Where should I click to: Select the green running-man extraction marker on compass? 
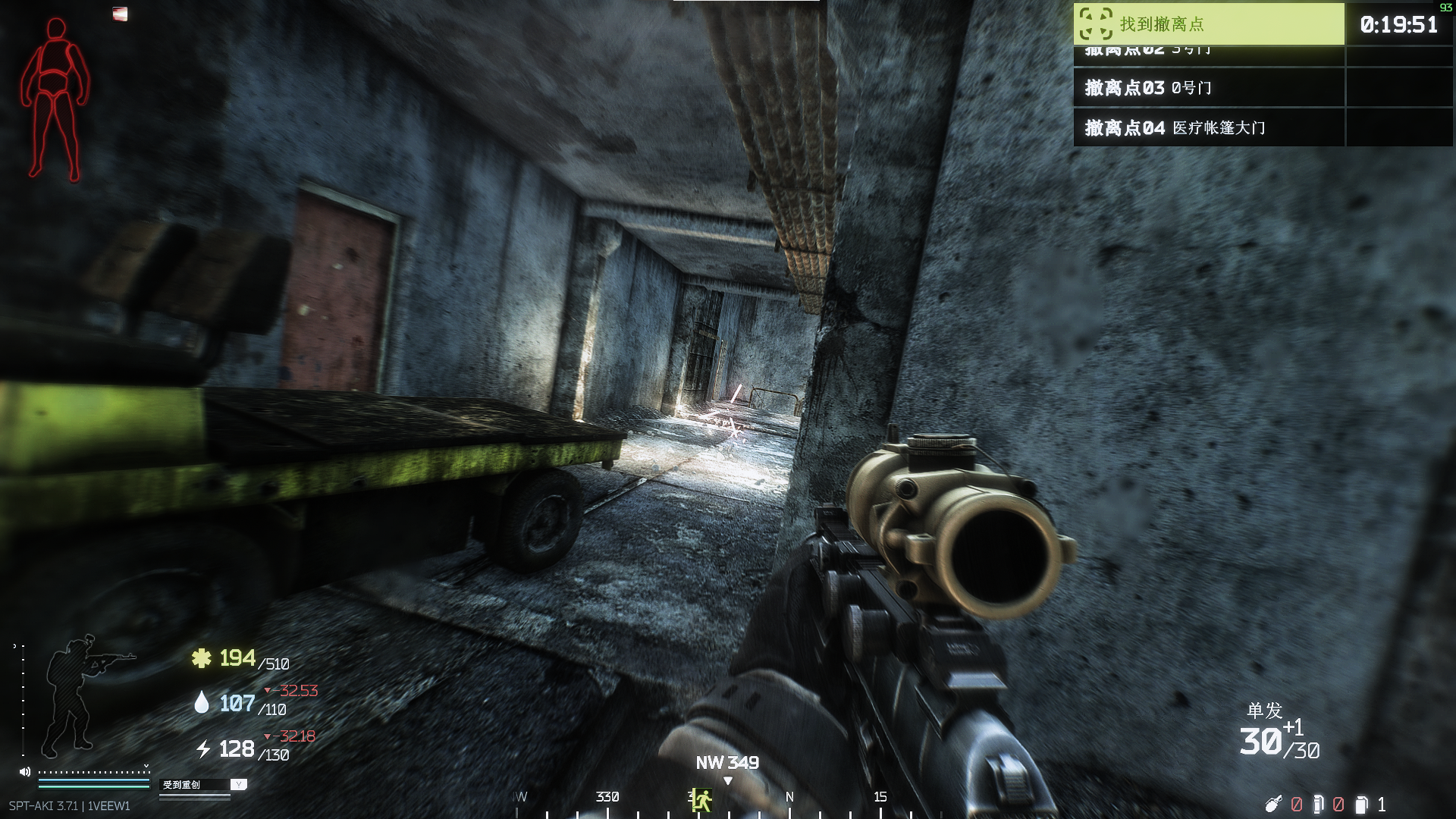(701, 799)
